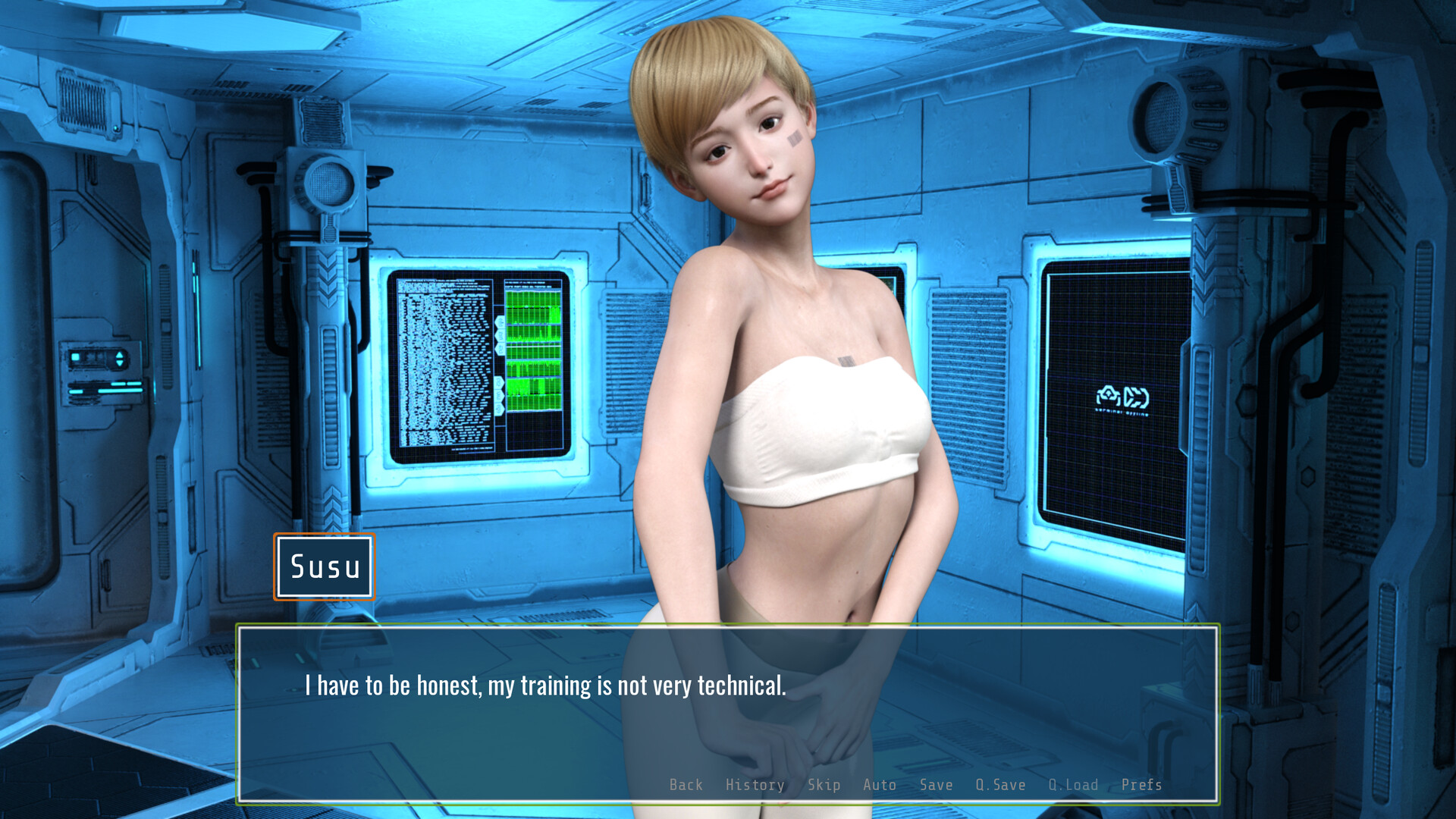The width and height of the screenshot is (1456, 819).
Task: Open the Prefs settings screen
Action: [x=1141, y=785]
